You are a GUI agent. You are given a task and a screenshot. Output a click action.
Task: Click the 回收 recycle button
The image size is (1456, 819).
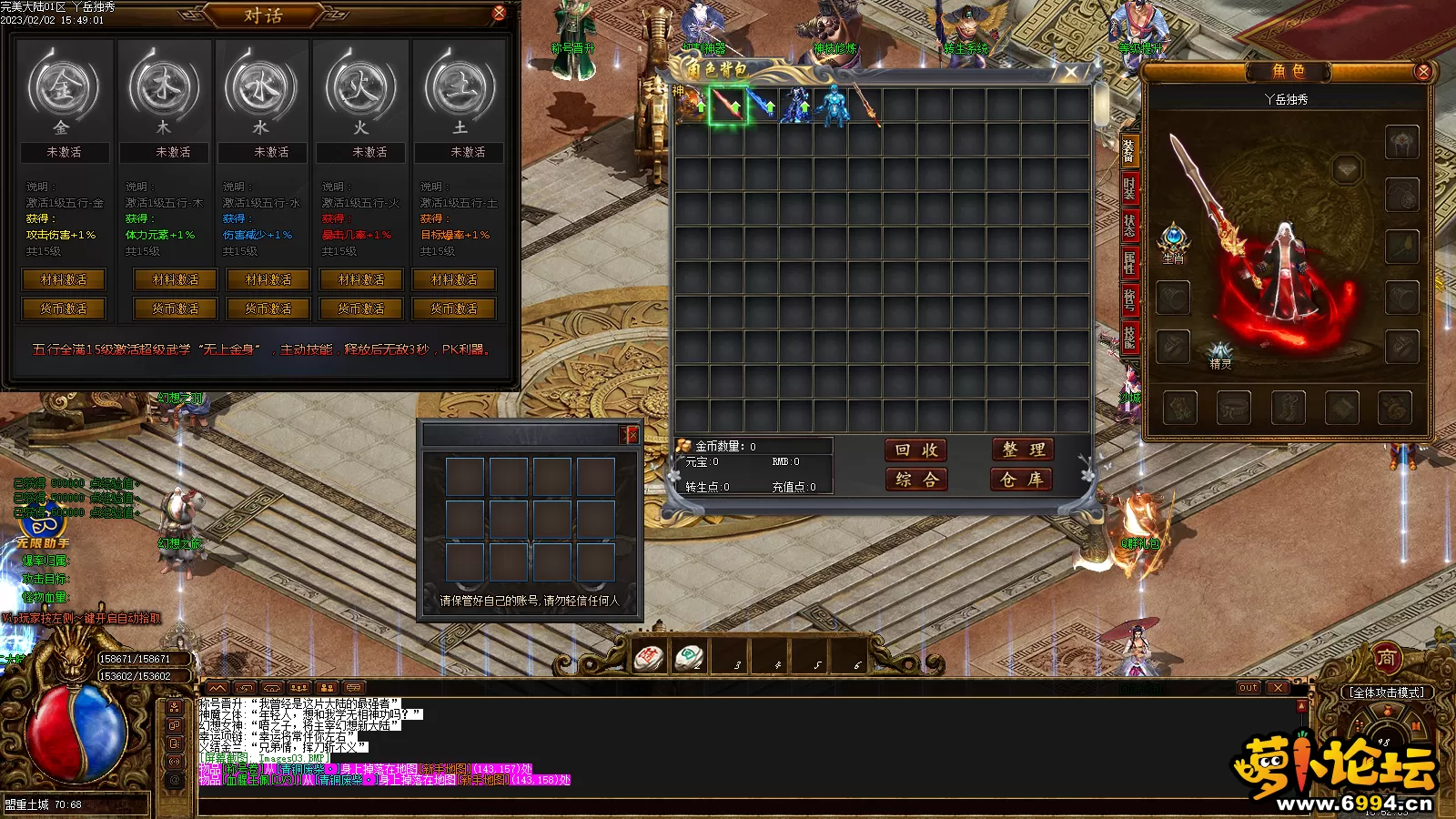916,450
